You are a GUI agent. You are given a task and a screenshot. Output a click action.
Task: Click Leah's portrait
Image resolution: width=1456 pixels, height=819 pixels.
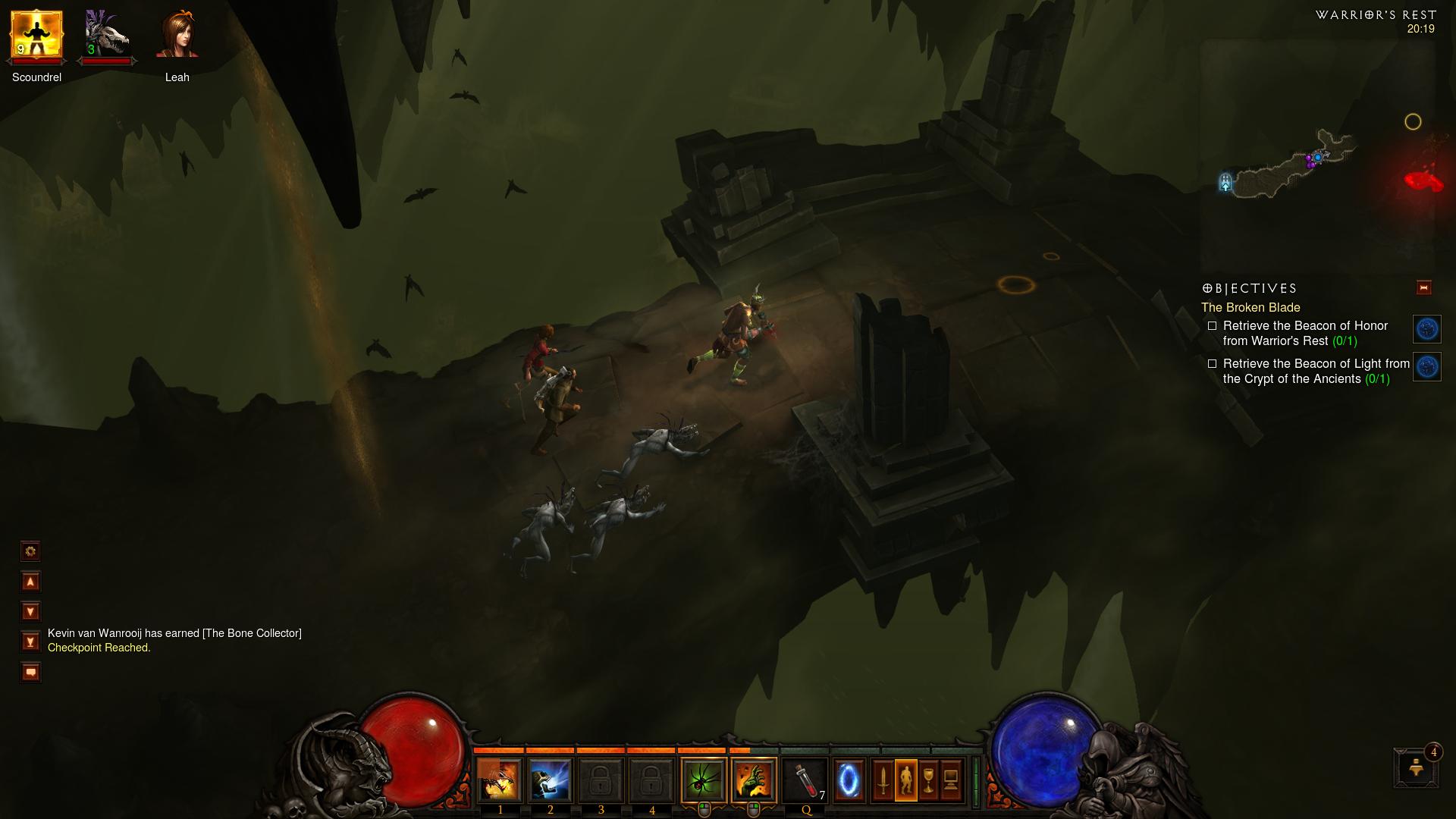point(177,36)
